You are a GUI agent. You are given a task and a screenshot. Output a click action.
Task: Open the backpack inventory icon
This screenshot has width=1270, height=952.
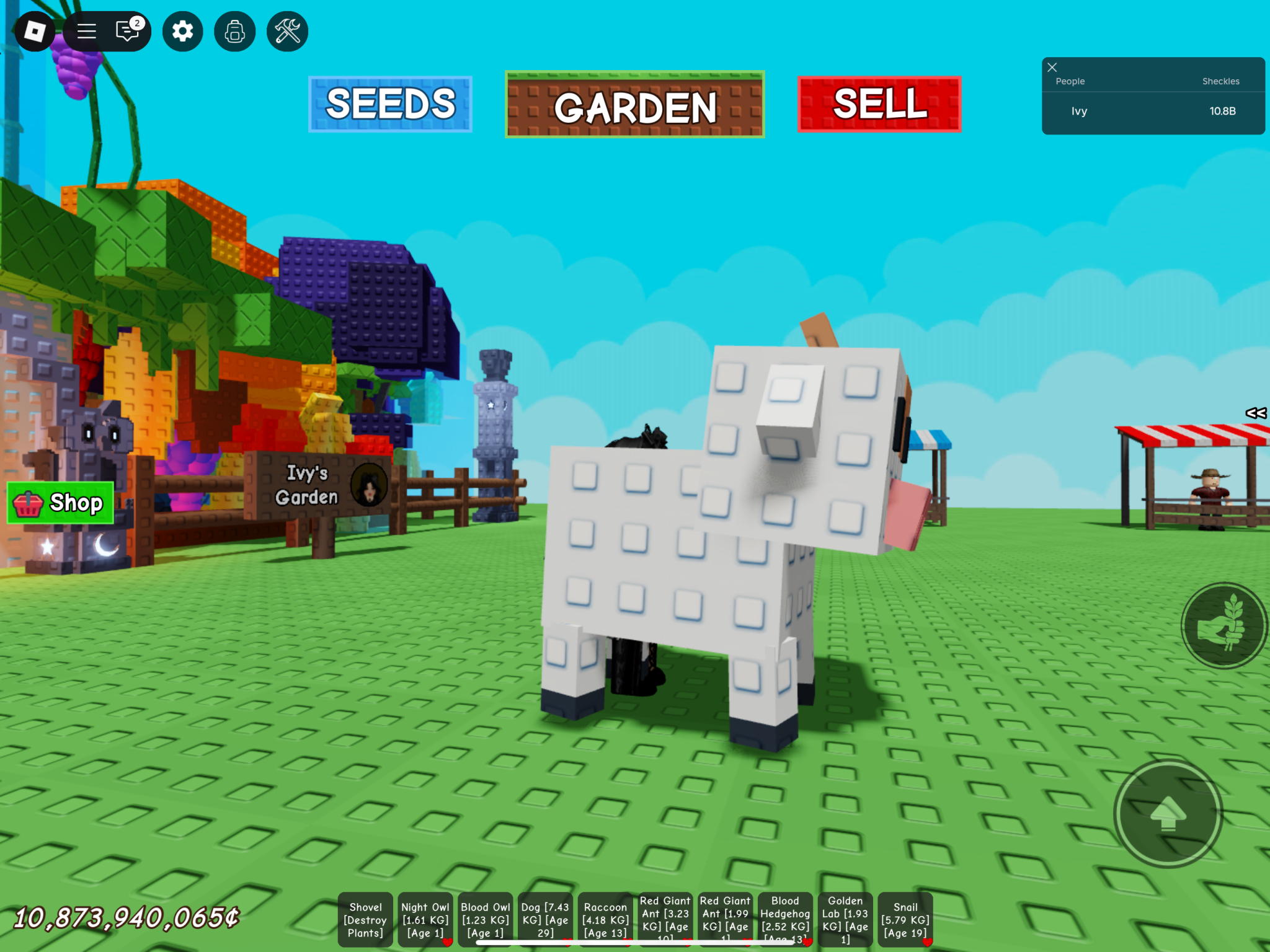pos(234,31)
